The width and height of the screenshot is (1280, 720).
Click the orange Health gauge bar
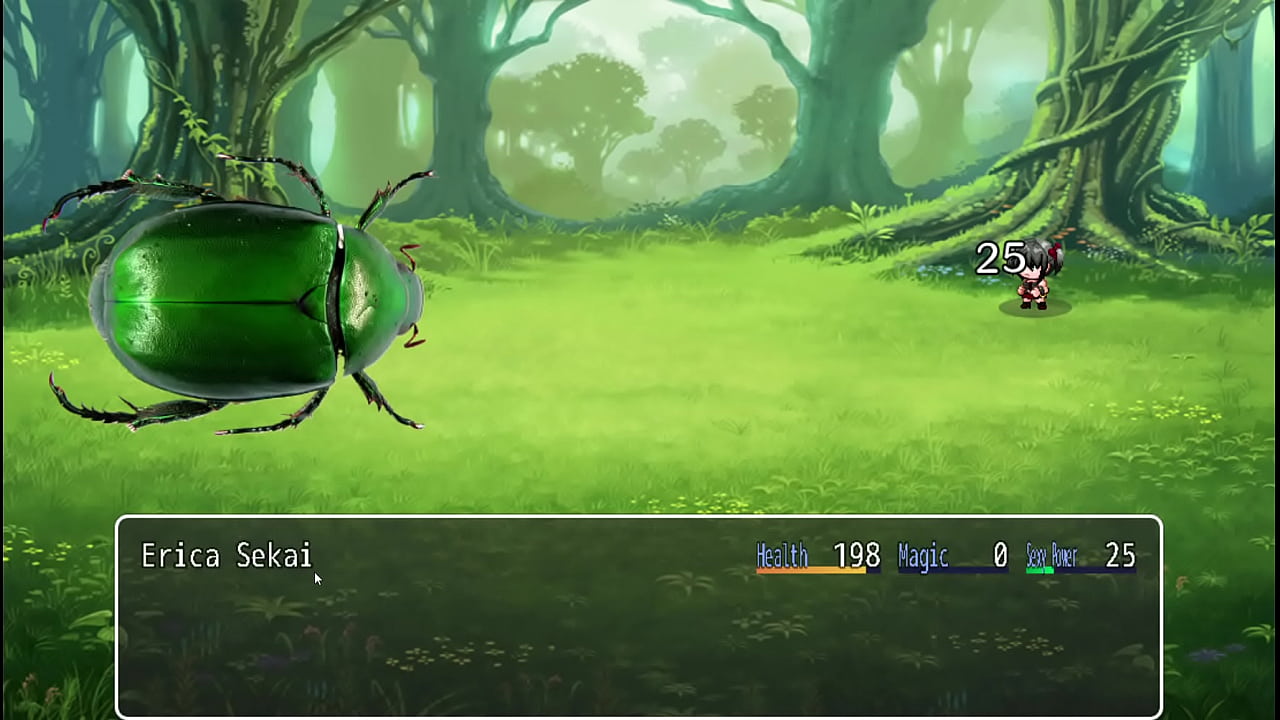point(810,568)
